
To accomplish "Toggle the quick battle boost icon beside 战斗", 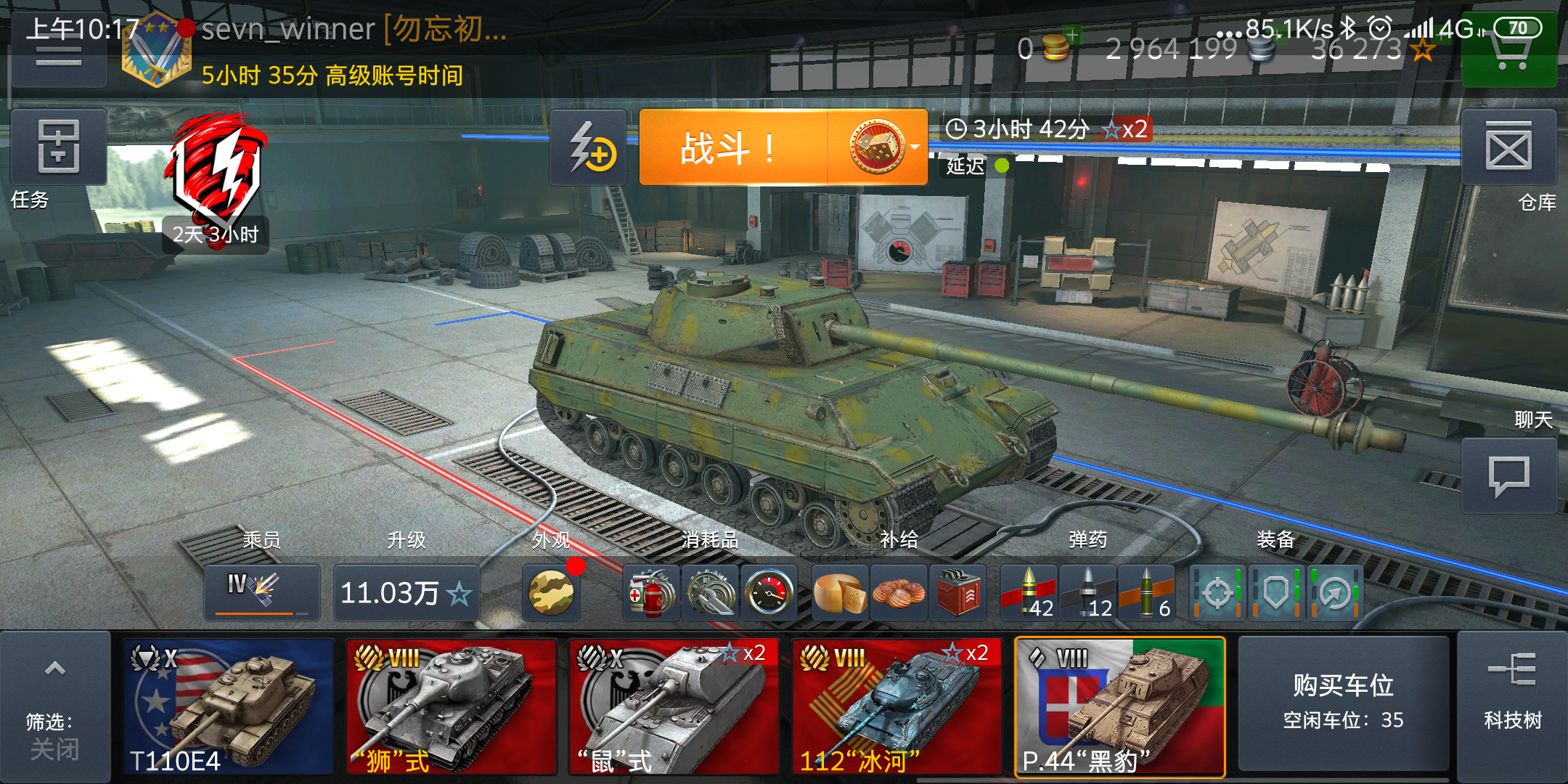I will [588, 149].
